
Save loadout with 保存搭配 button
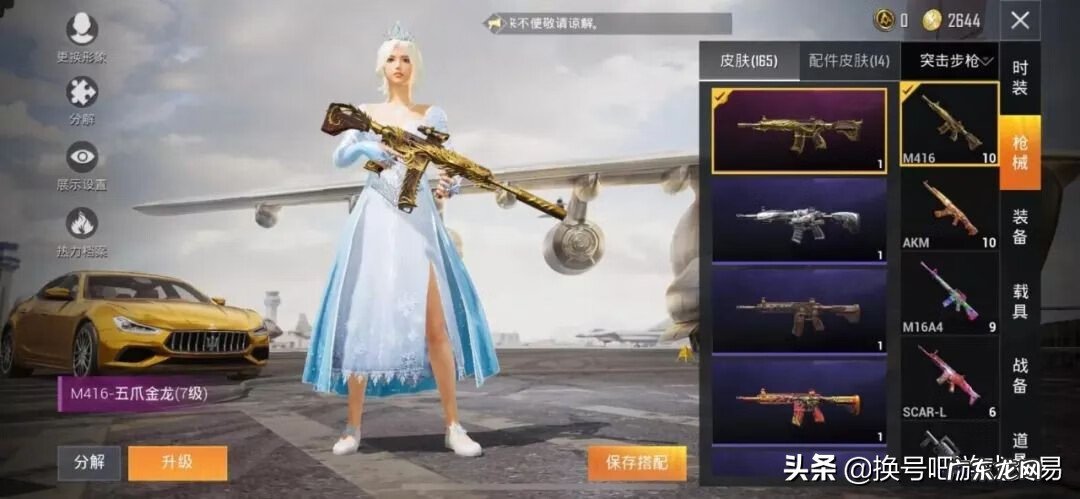[x=636, y=463]
